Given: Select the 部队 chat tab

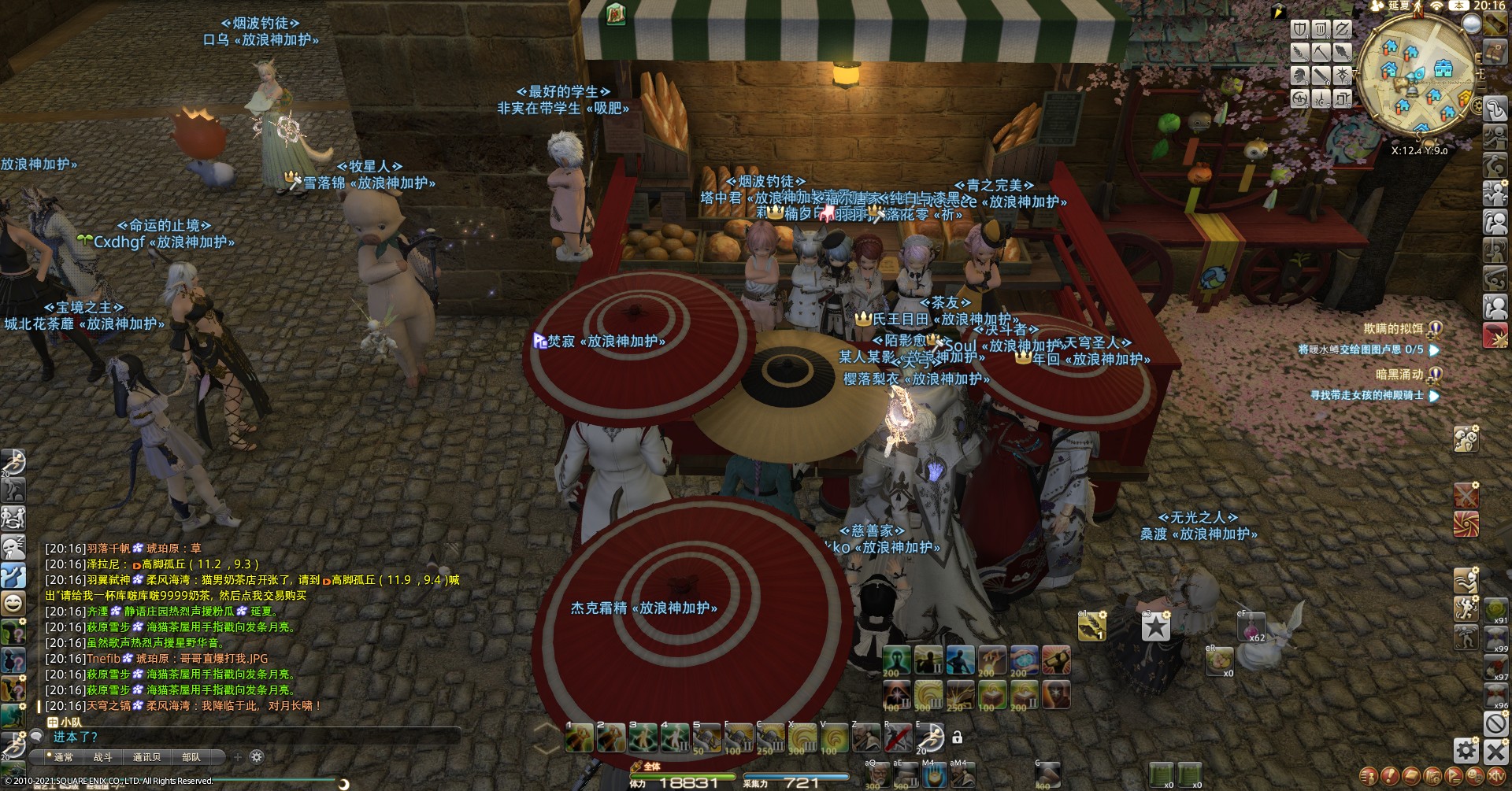Looking at the screenshot, I should point(191,757).
